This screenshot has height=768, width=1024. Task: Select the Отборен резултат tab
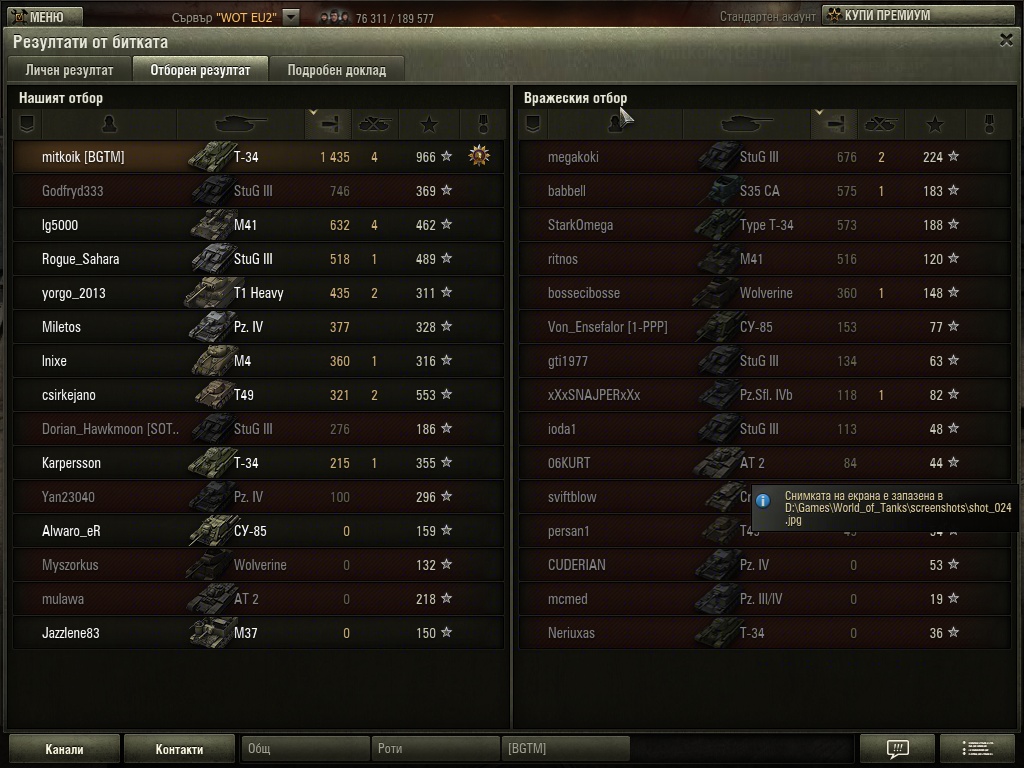200,70
